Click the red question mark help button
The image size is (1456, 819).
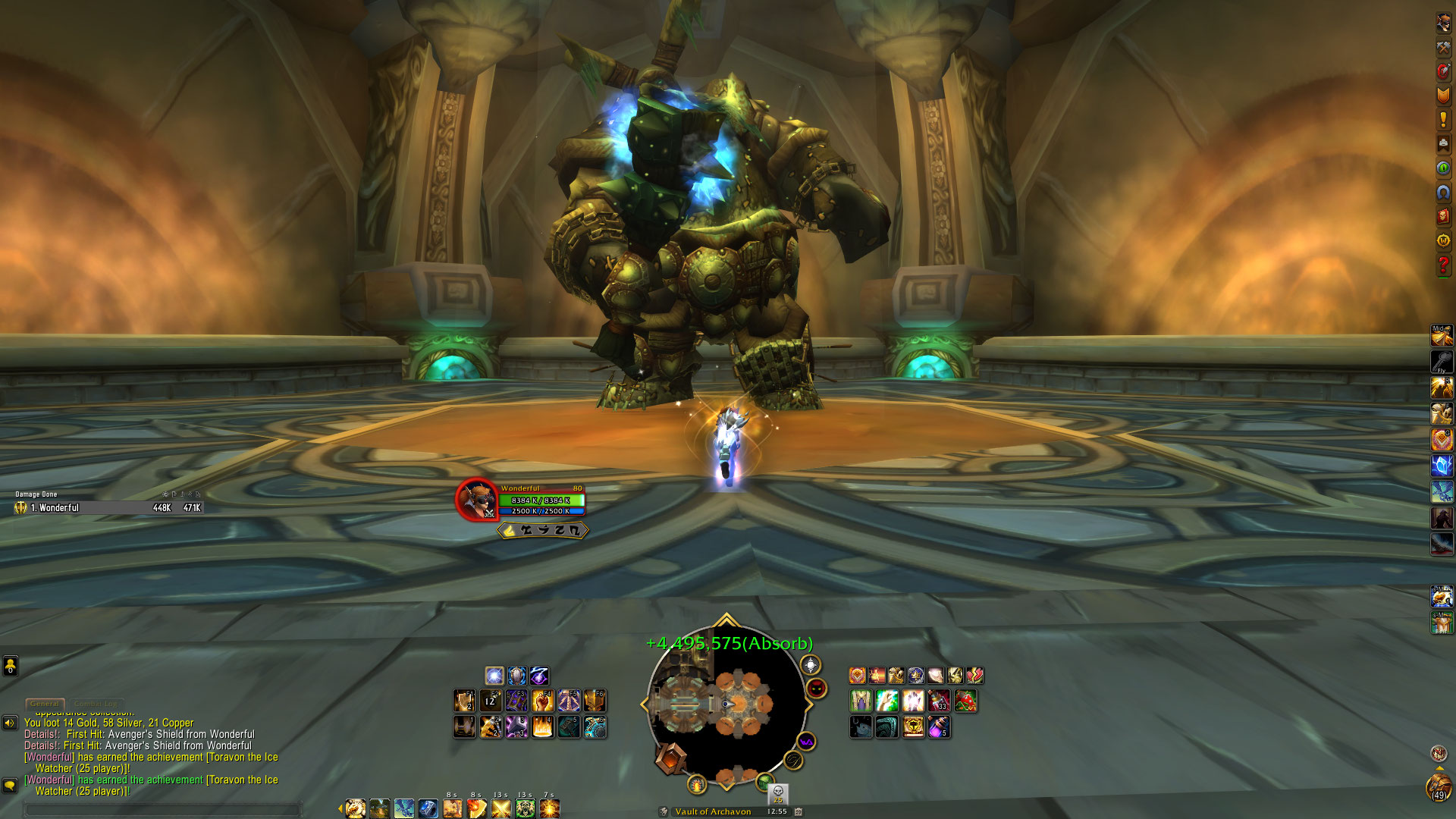[1443, 265]
